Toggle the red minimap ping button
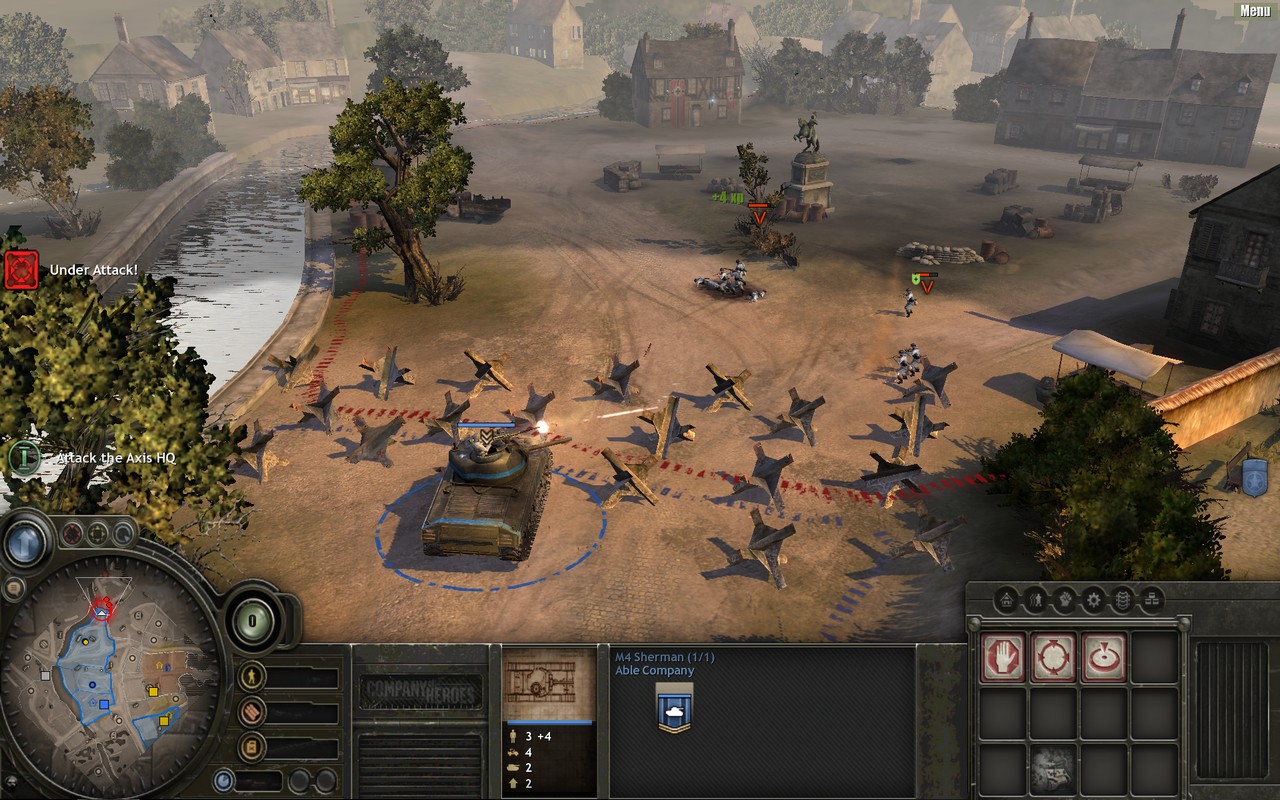 [x=73, y=534]
